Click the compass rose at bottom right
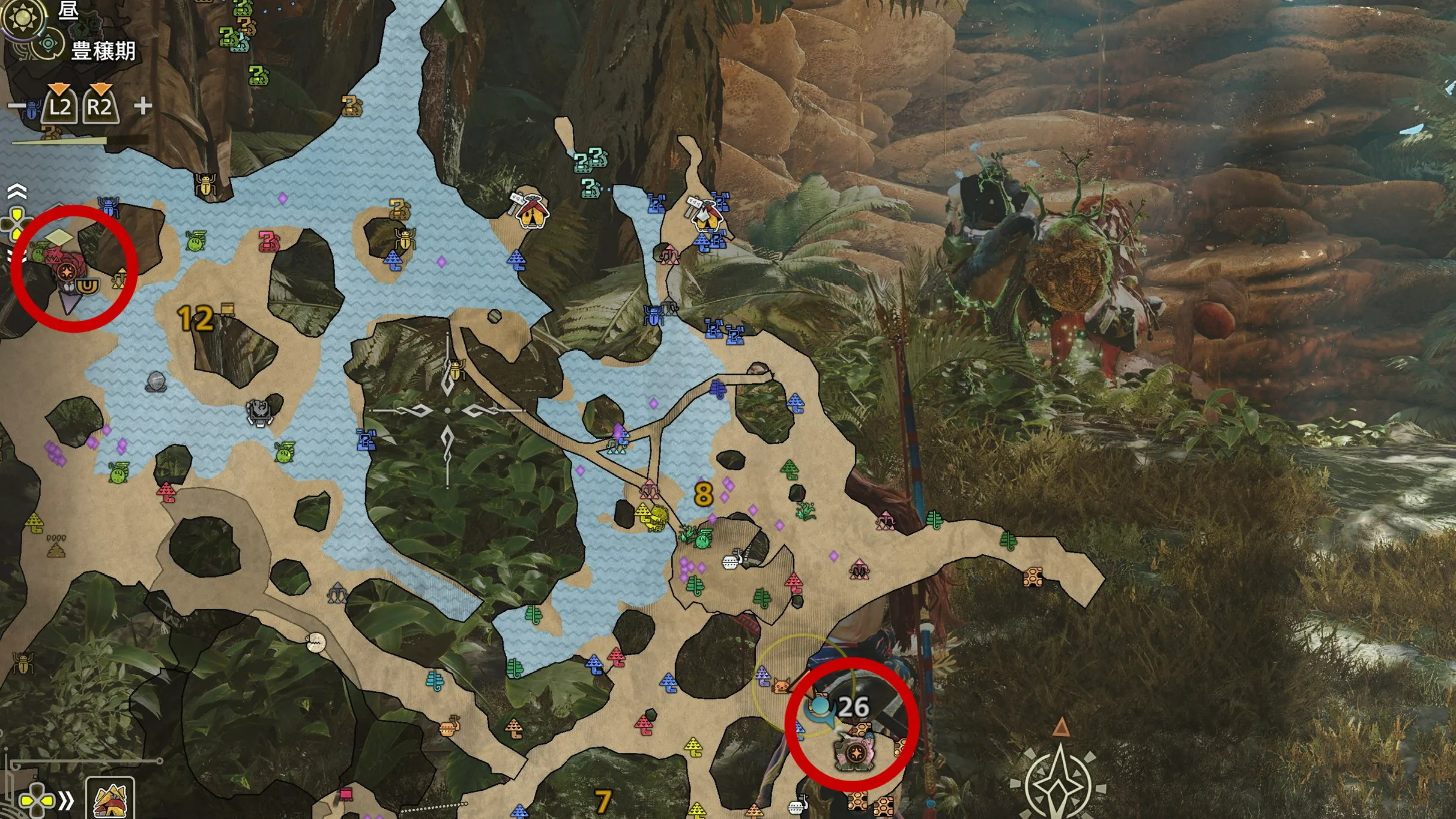Screen dimensions: 1456x819 click(x=1059, y=781)
